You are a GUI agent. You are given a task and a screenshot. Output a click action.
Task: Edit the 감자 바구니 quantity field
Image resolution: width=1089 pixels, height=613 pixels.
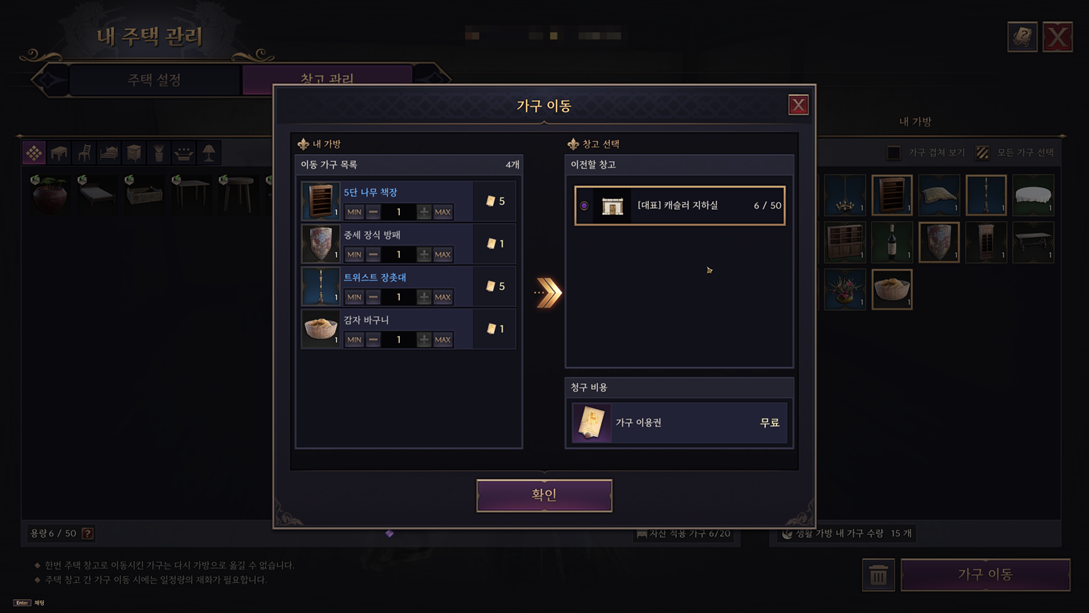pyautogui.click(x=398, y=340)
